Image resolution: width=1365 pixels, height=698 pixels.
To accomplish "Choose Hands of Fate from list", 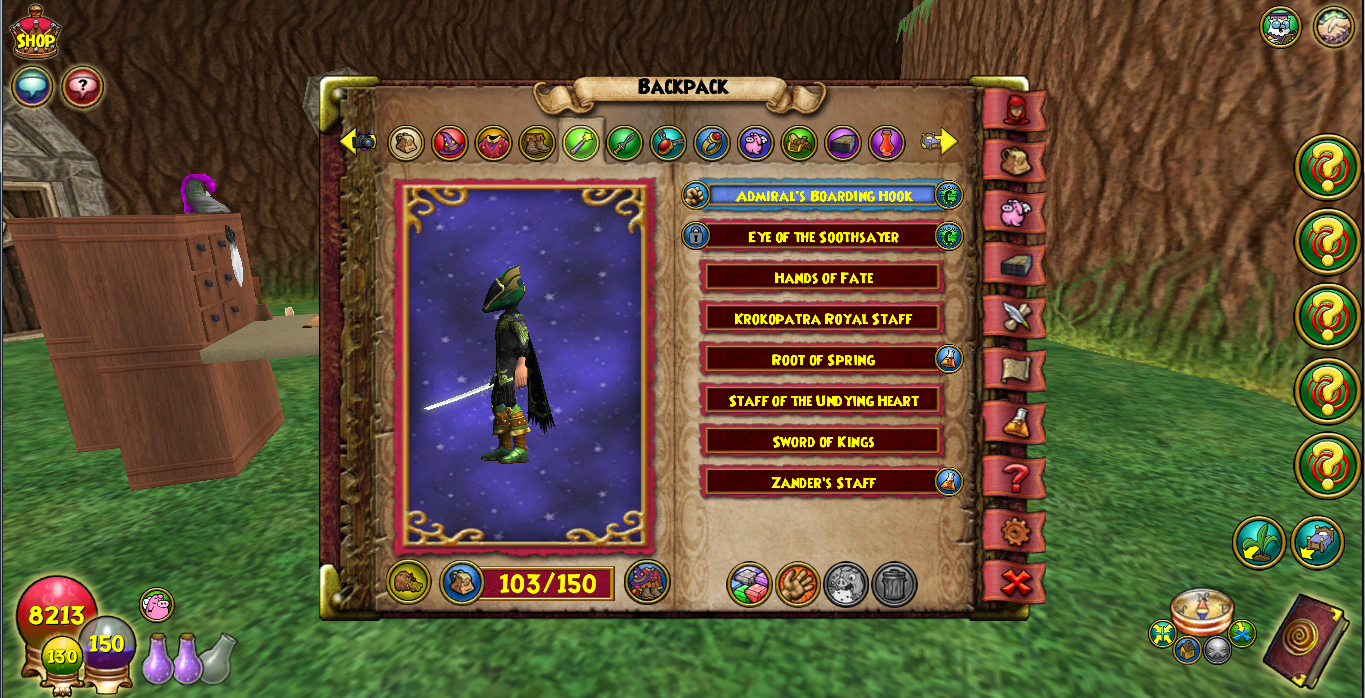I will coord(823,278).
